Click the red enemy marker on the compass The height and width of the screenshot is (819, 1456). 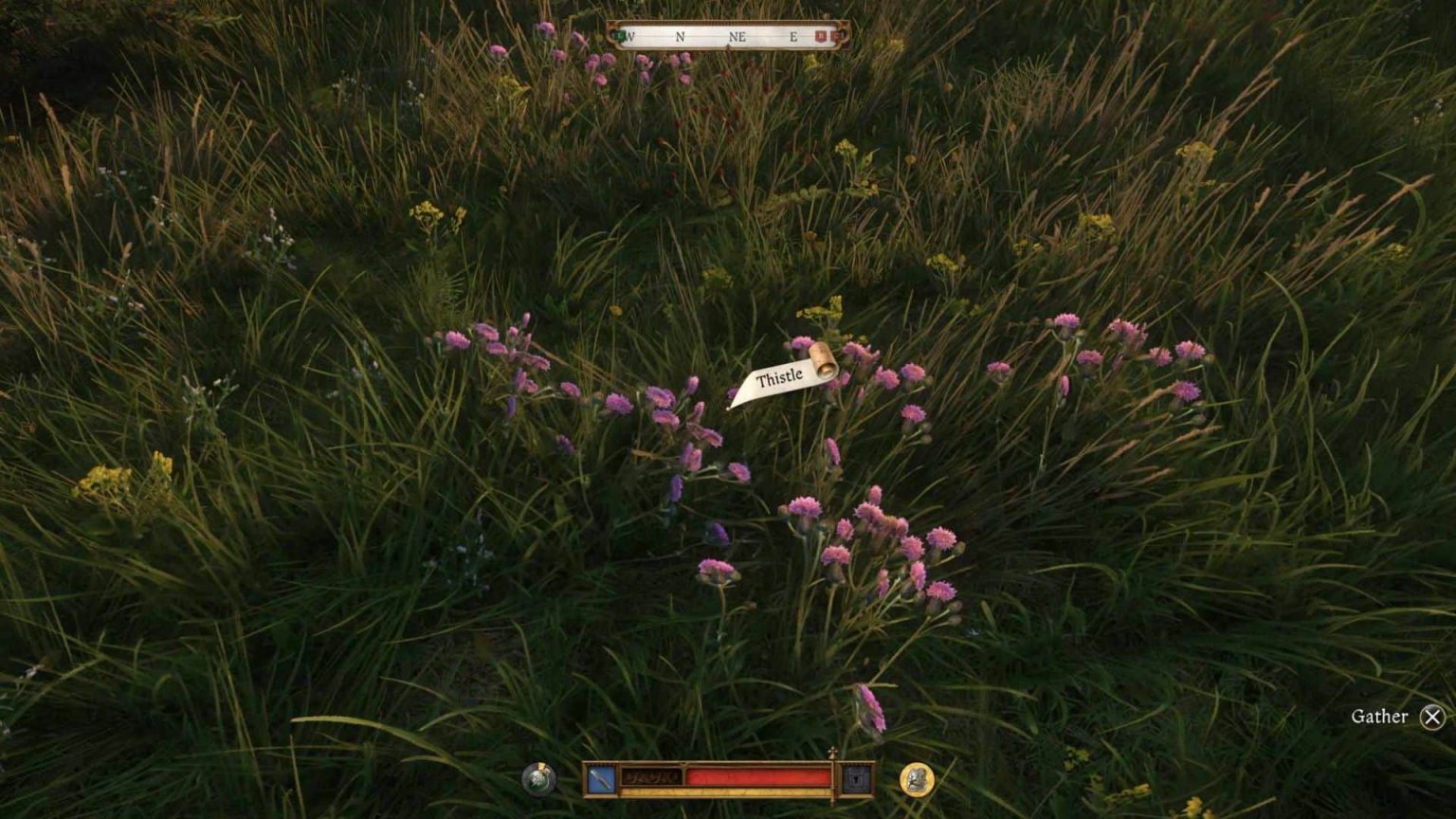tap(819, 36)
